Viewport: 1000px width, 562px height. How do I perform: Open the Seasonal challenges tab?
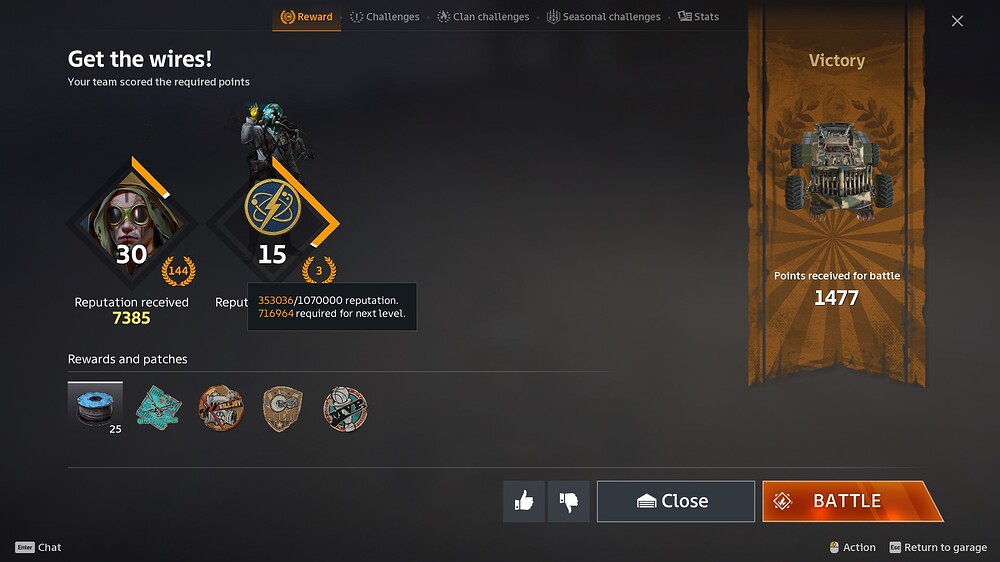[603, 17]
